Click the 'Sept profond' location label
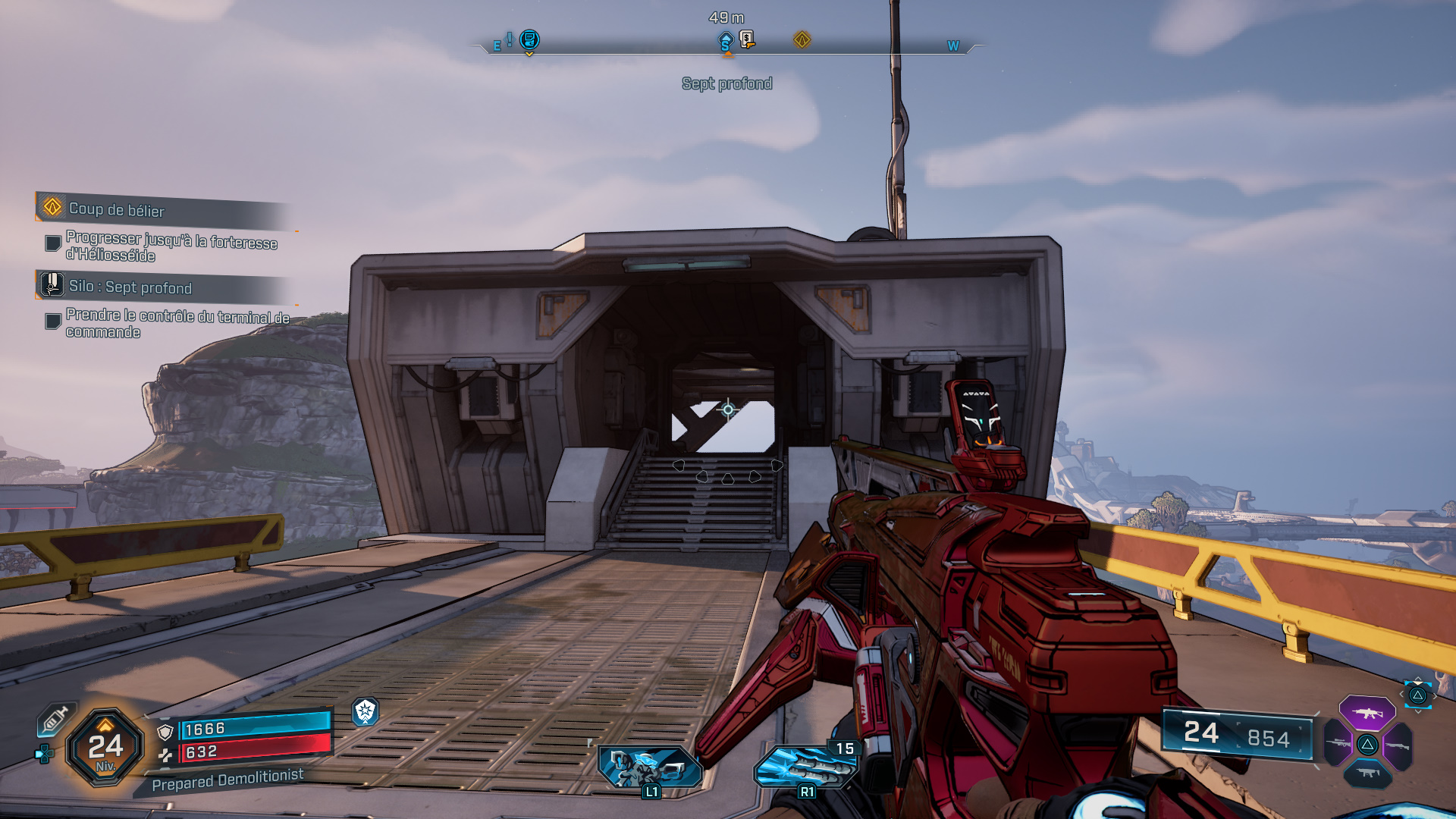The height and width of the screenshot is (819, 1456). 726,84
